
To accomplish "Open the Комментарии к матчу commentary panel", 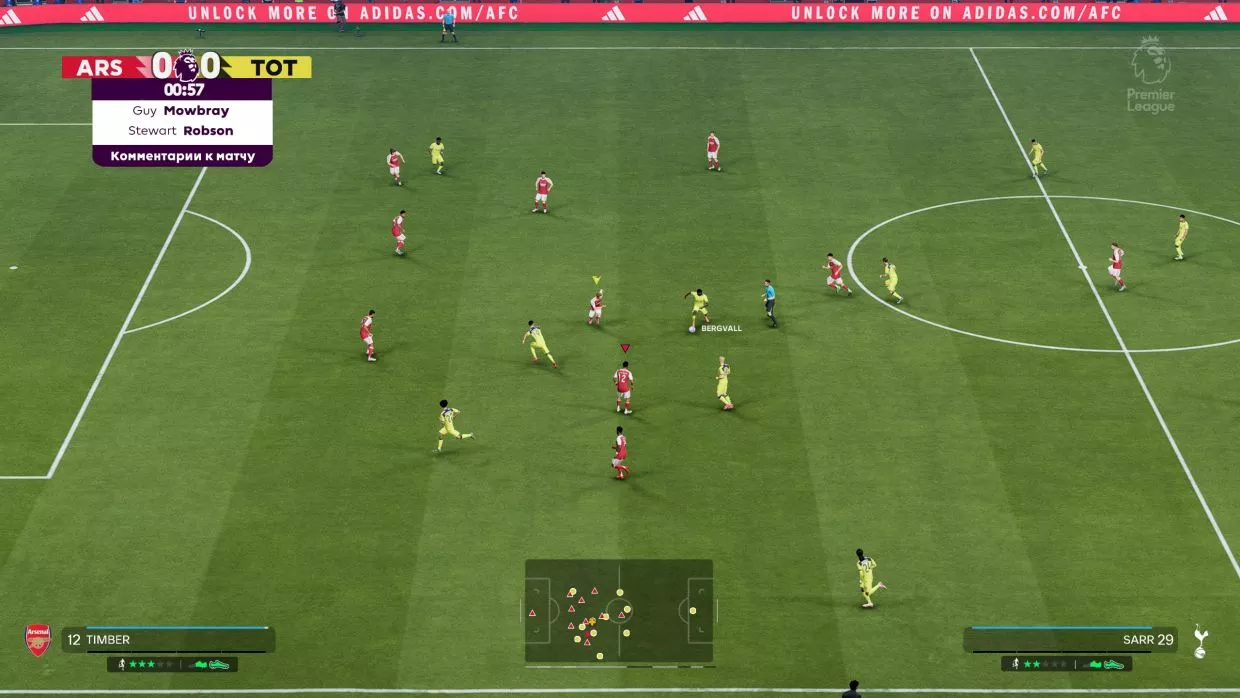I will tap(182, 156).
